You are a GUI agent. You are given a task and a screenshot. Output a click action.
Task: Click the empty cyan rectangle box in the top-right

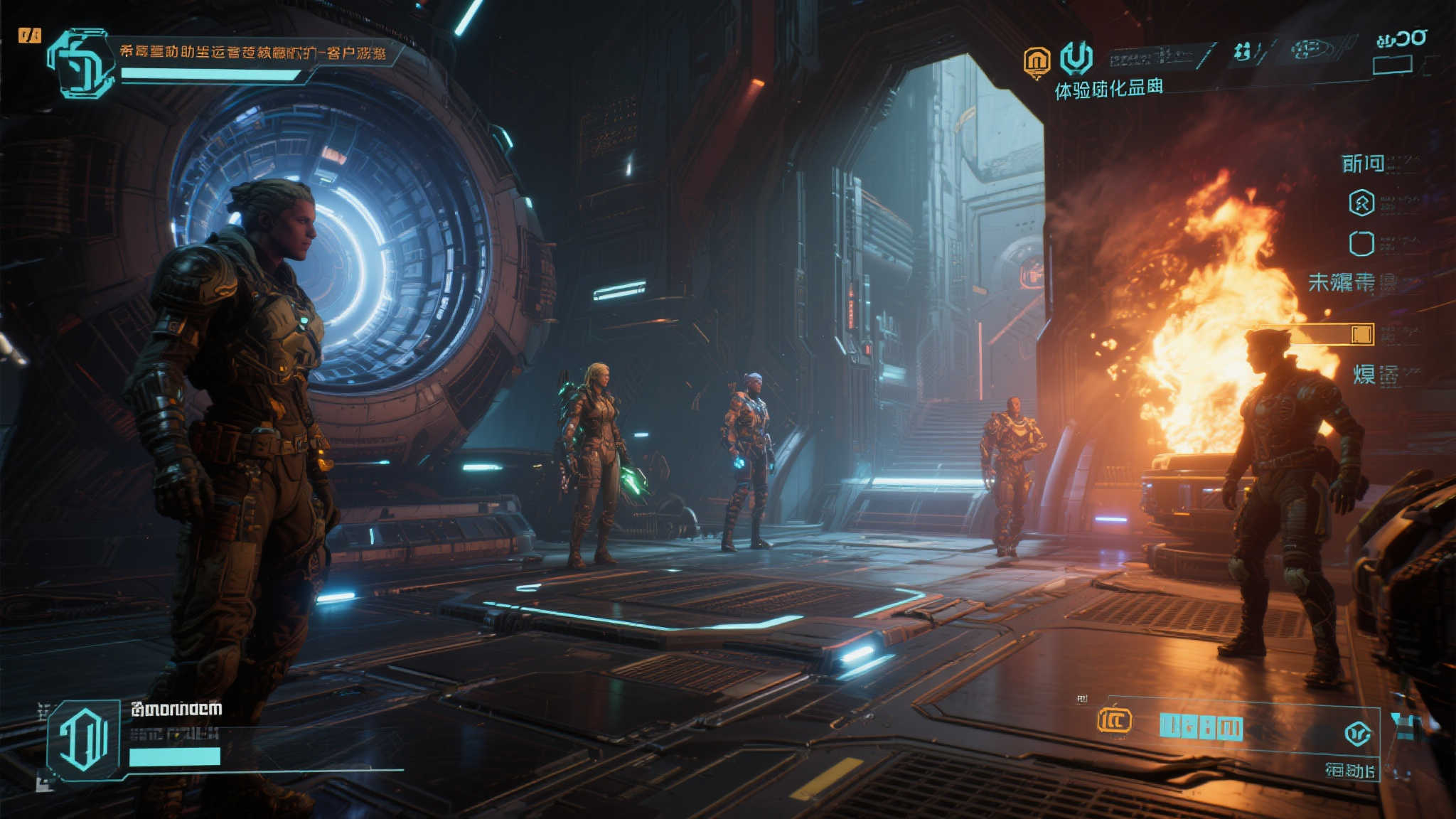click(1392, 65)
